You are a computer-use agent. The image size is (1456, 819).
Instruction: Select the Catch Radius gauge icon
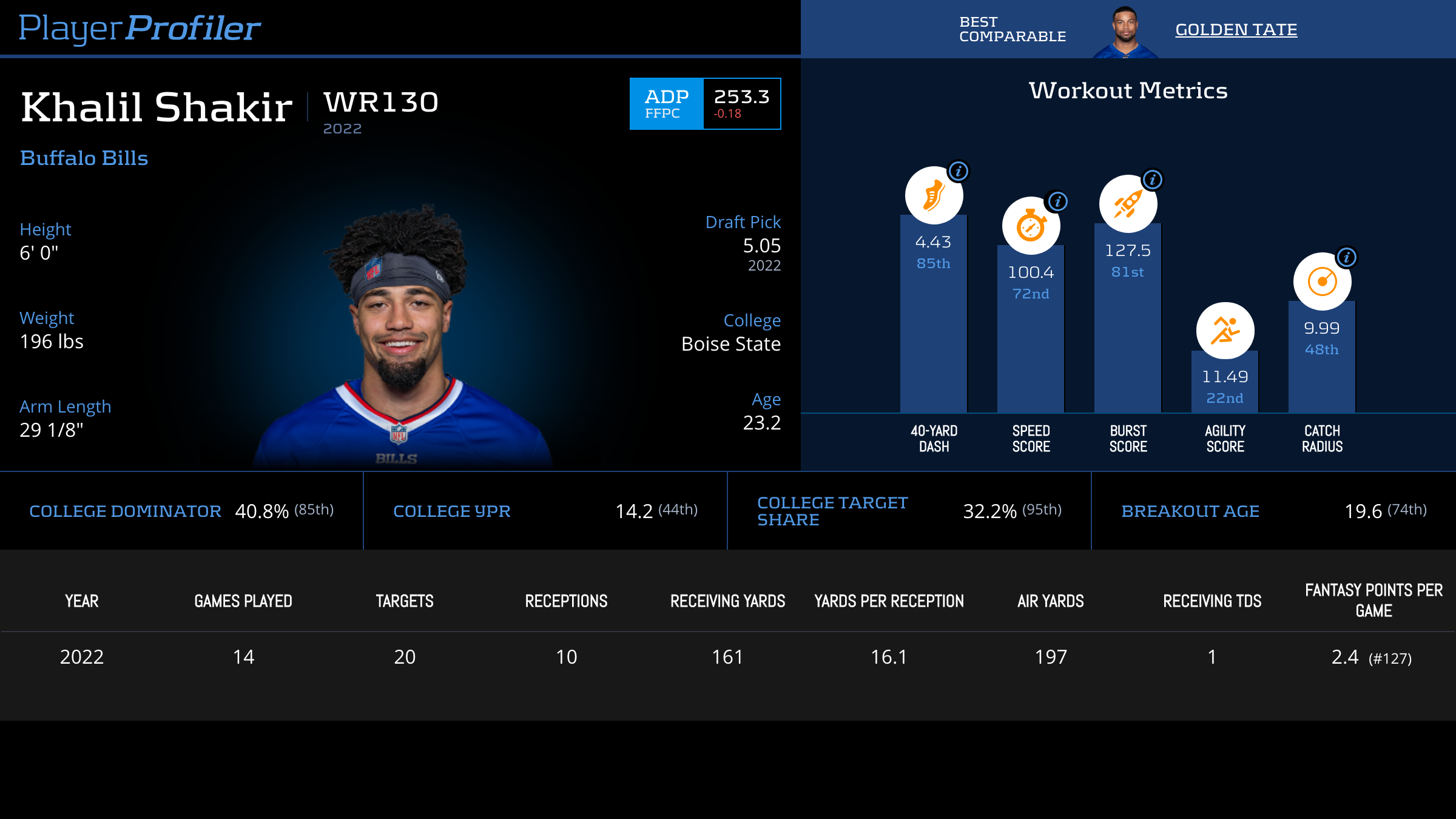(1322, 280)
